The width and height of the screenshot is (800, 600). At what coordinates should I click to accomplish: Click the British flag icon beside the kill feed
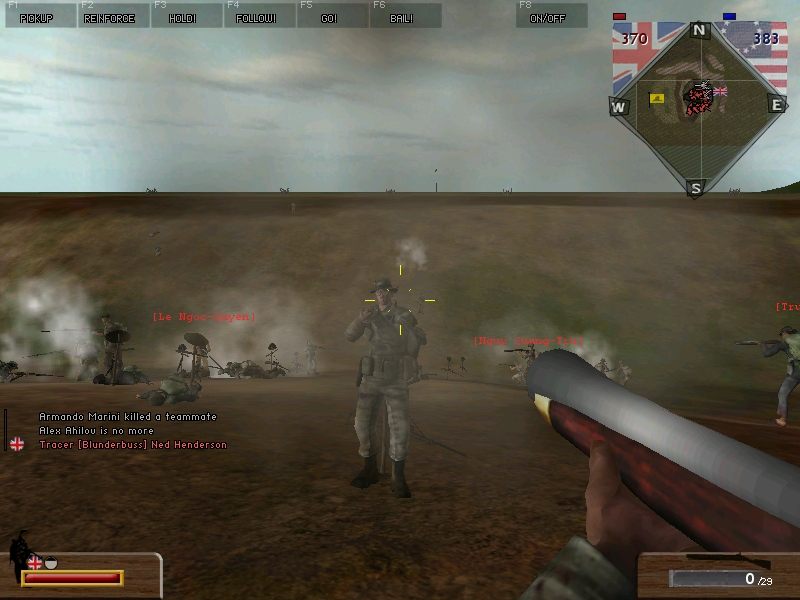tap(17, 444)
